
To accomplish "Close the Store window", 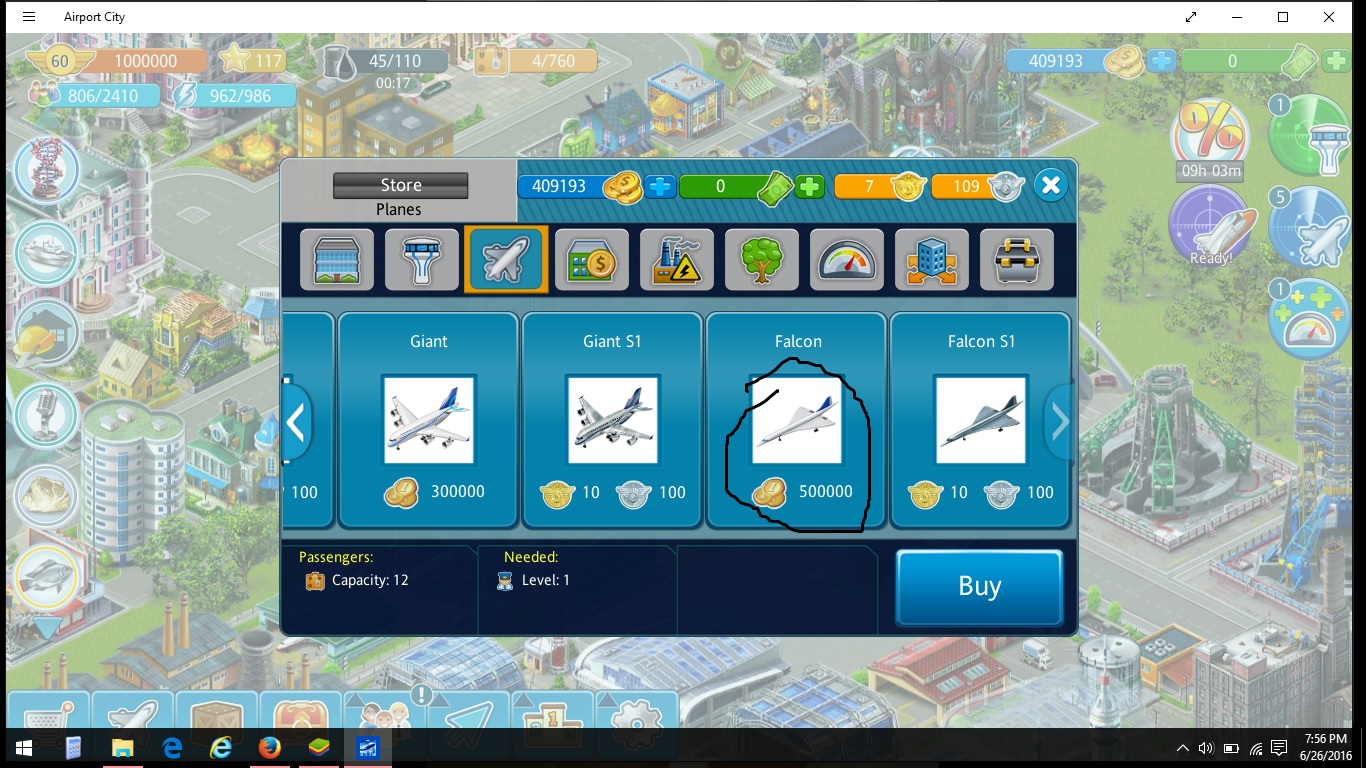I will pos(1050,185).
